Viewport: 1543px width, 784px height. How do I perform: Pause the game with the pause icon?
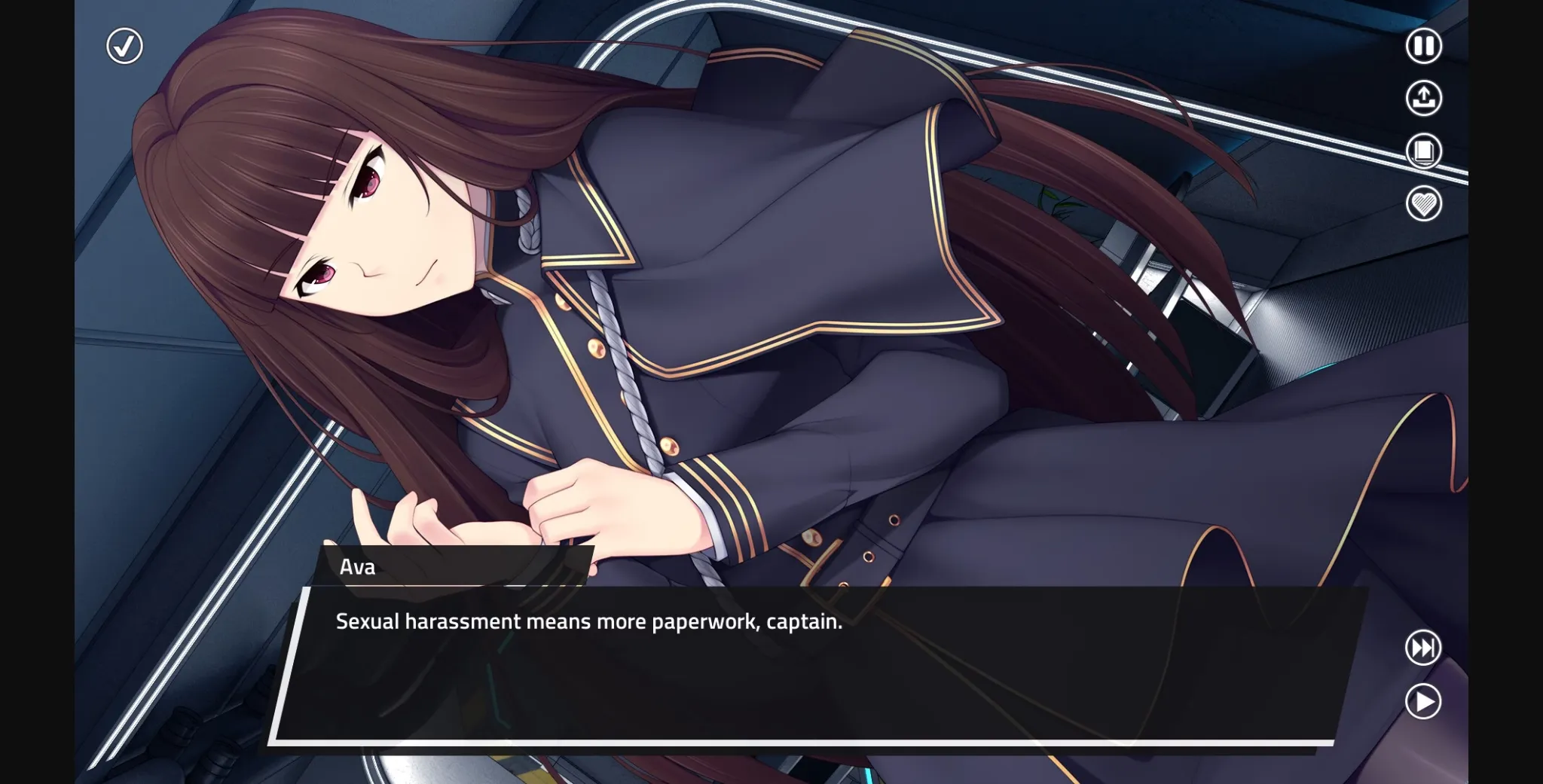tap(1422, 46)
